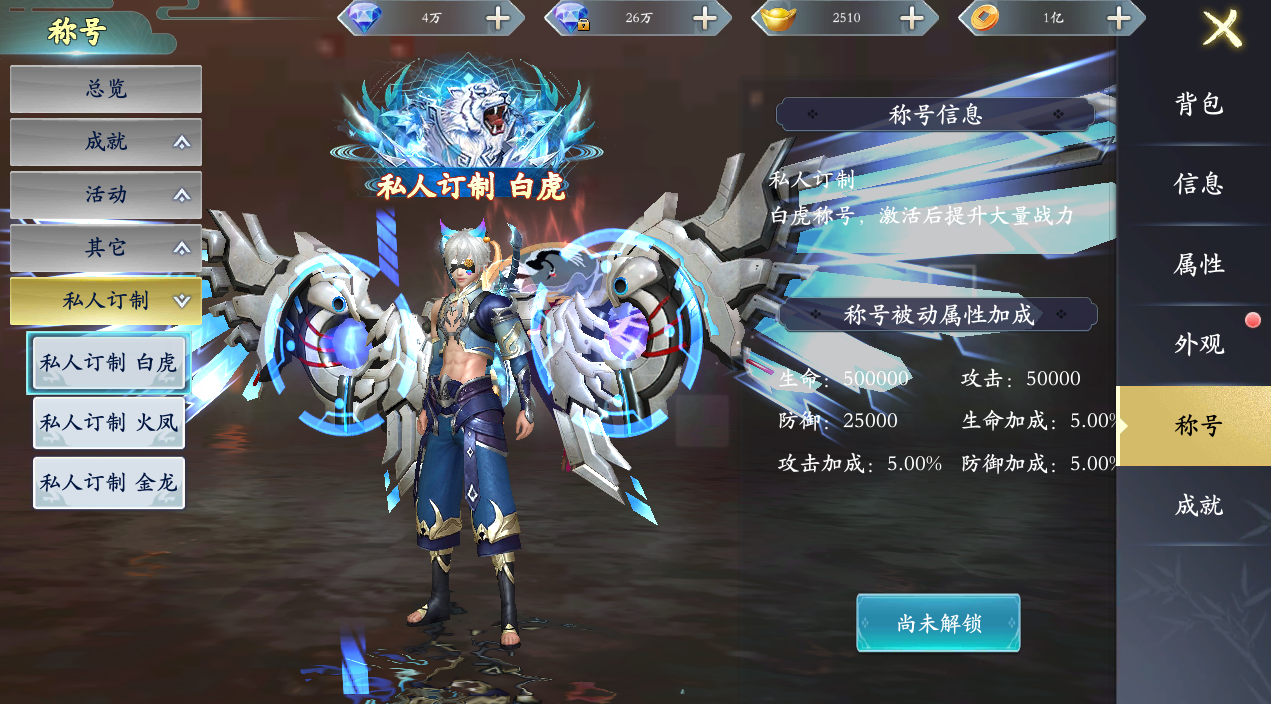This screenshot has width=1271, height=704.
Task: Pick the 私人订制 金龙 title
Action: pos(108,483)
